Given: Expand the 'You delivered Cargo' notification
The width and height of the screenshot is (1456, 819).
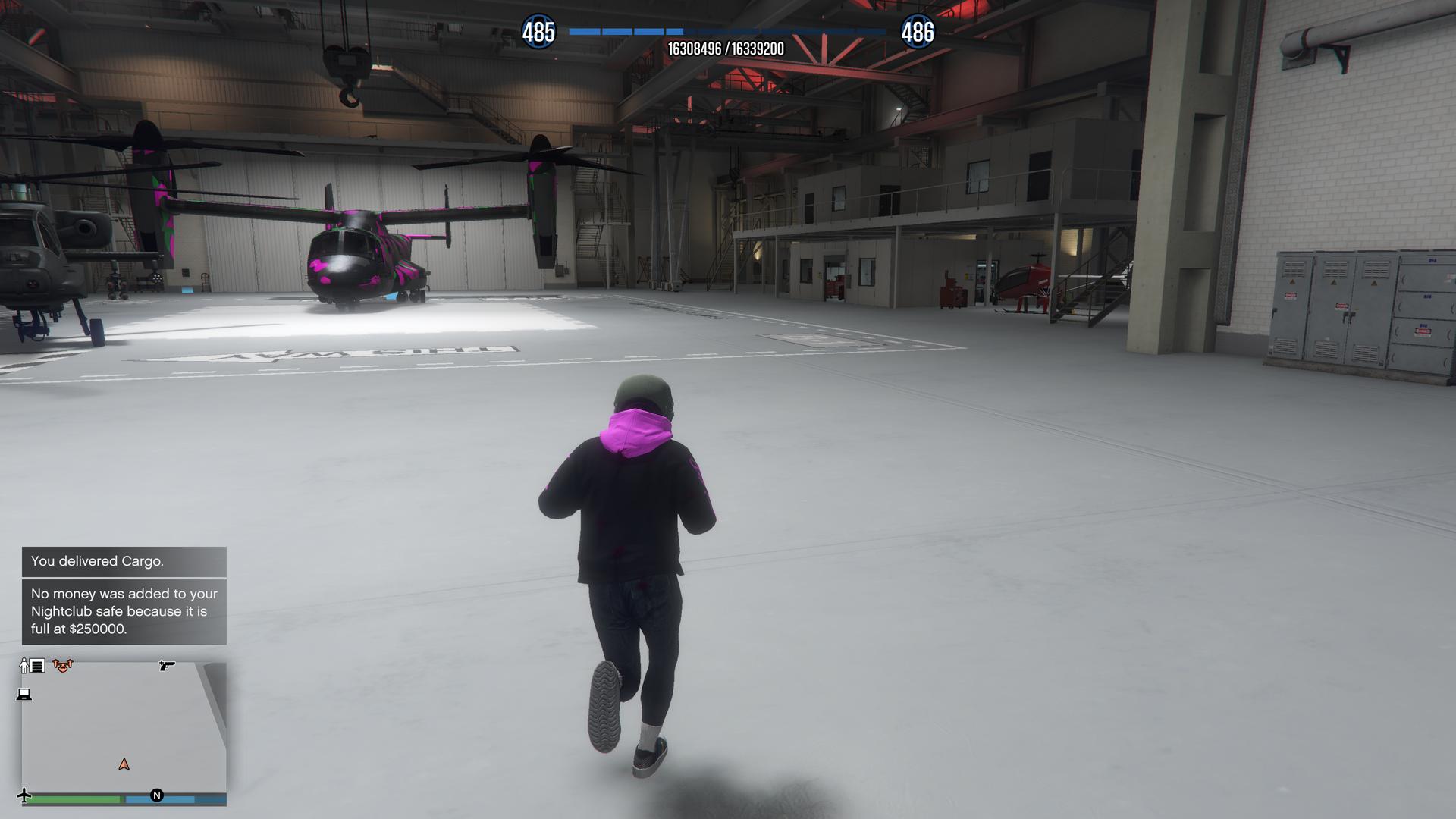Looking at the screenshot, I should click(99, 562).
